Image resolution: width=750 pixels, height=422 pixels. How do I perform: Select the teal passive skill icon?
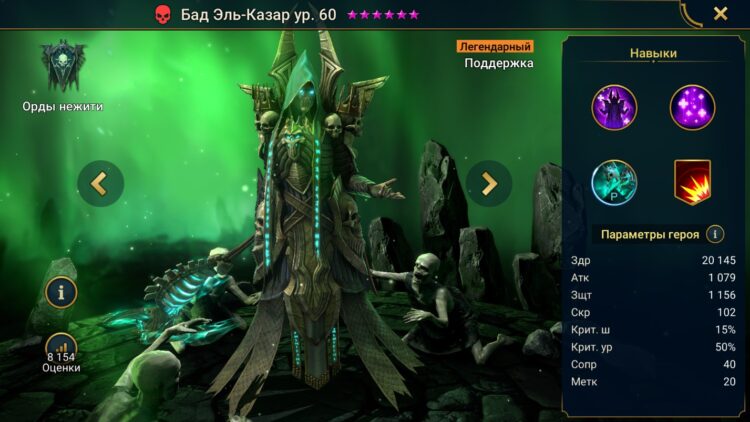coord(614,182)
